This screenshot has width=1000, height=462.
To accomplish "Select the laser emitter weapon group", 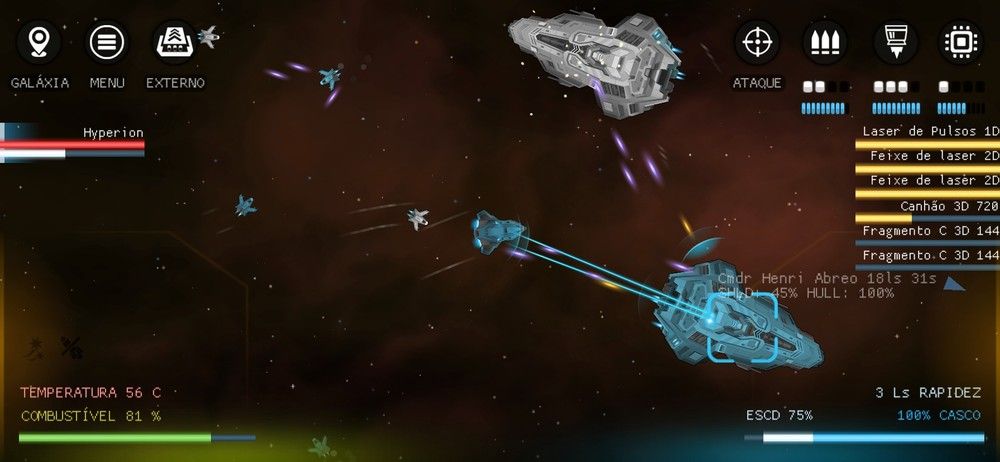I will pos(895,43).
